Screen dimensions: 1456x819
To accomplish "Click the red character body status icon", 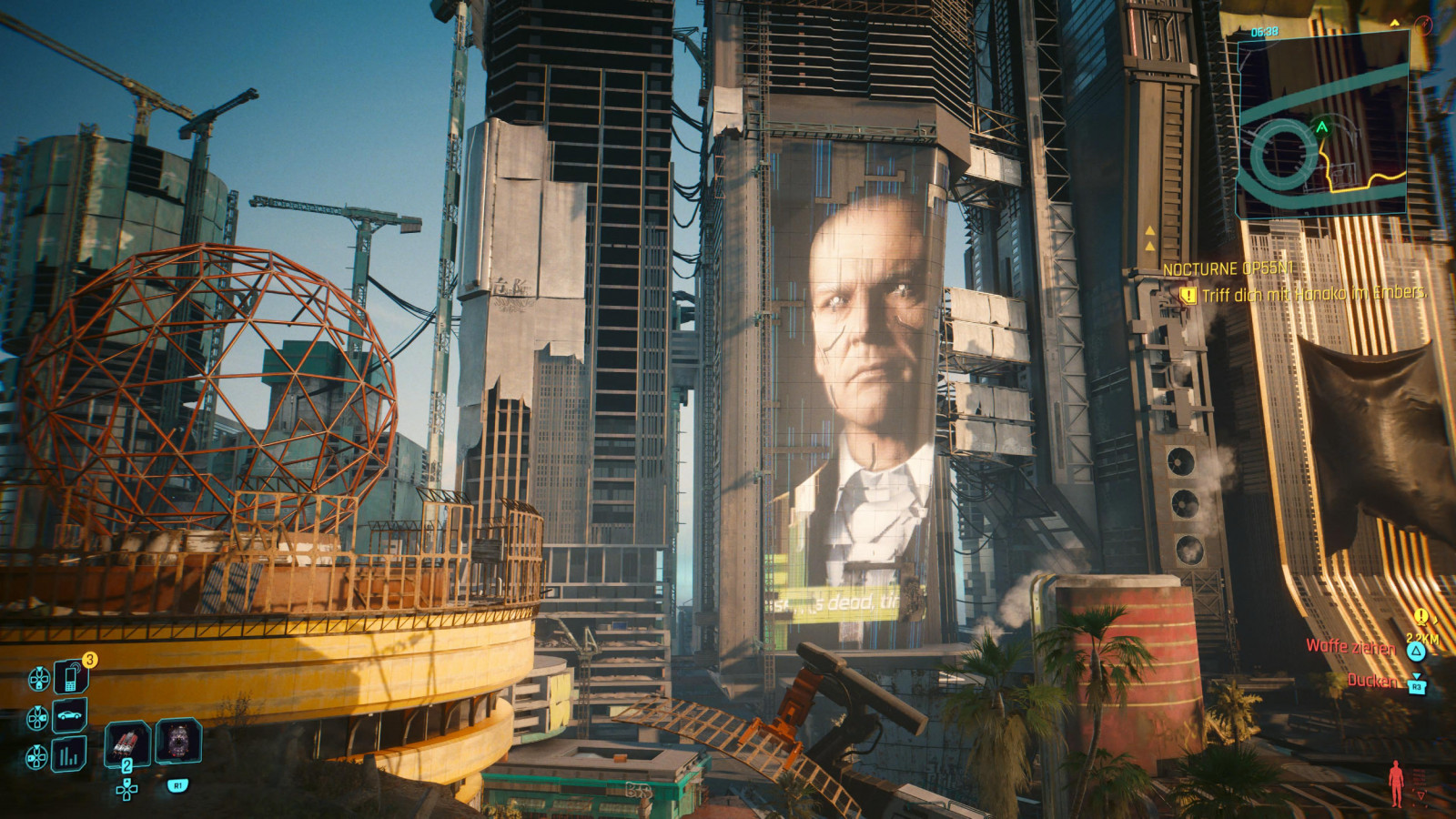I will (1396, 784).
